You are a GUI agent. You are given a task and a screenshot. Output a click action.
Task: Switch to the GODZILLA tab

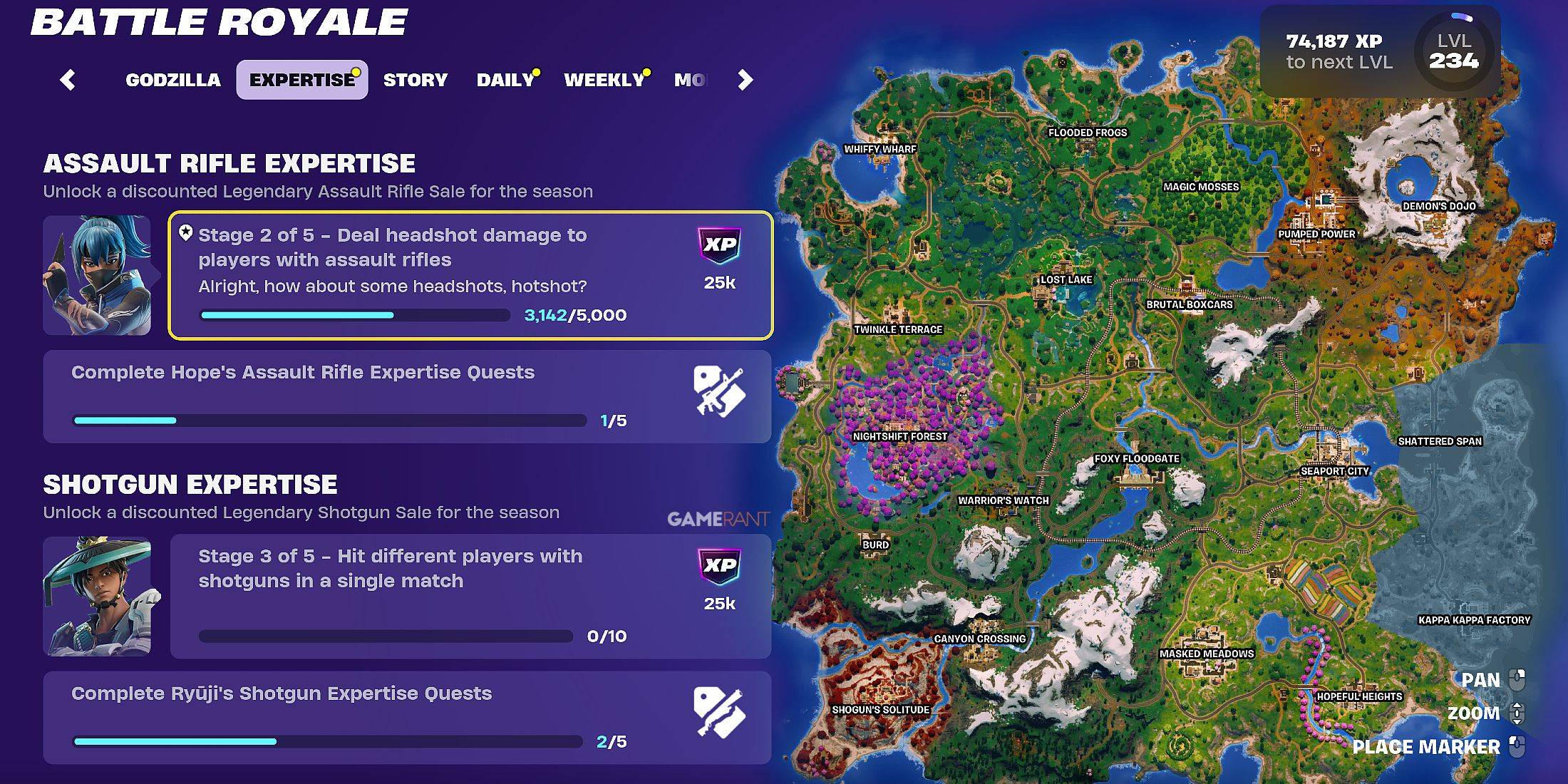[x=173, y=80]
